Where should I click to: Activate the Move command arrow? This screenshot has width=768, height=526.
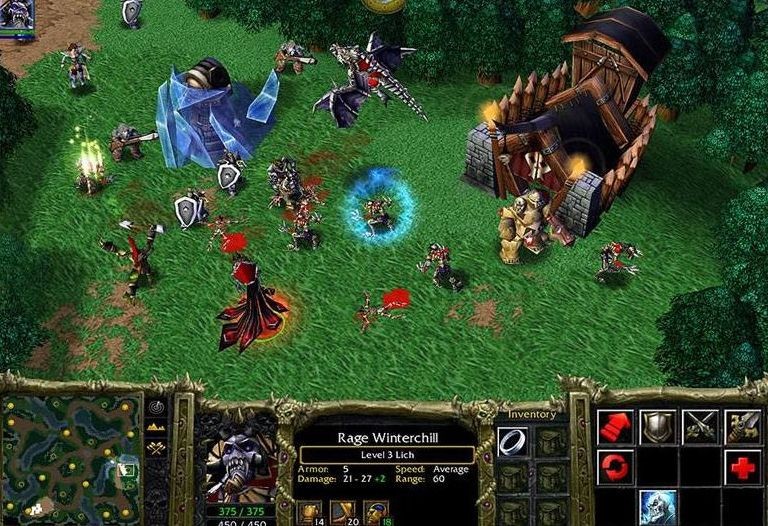(x=615, y=427)
